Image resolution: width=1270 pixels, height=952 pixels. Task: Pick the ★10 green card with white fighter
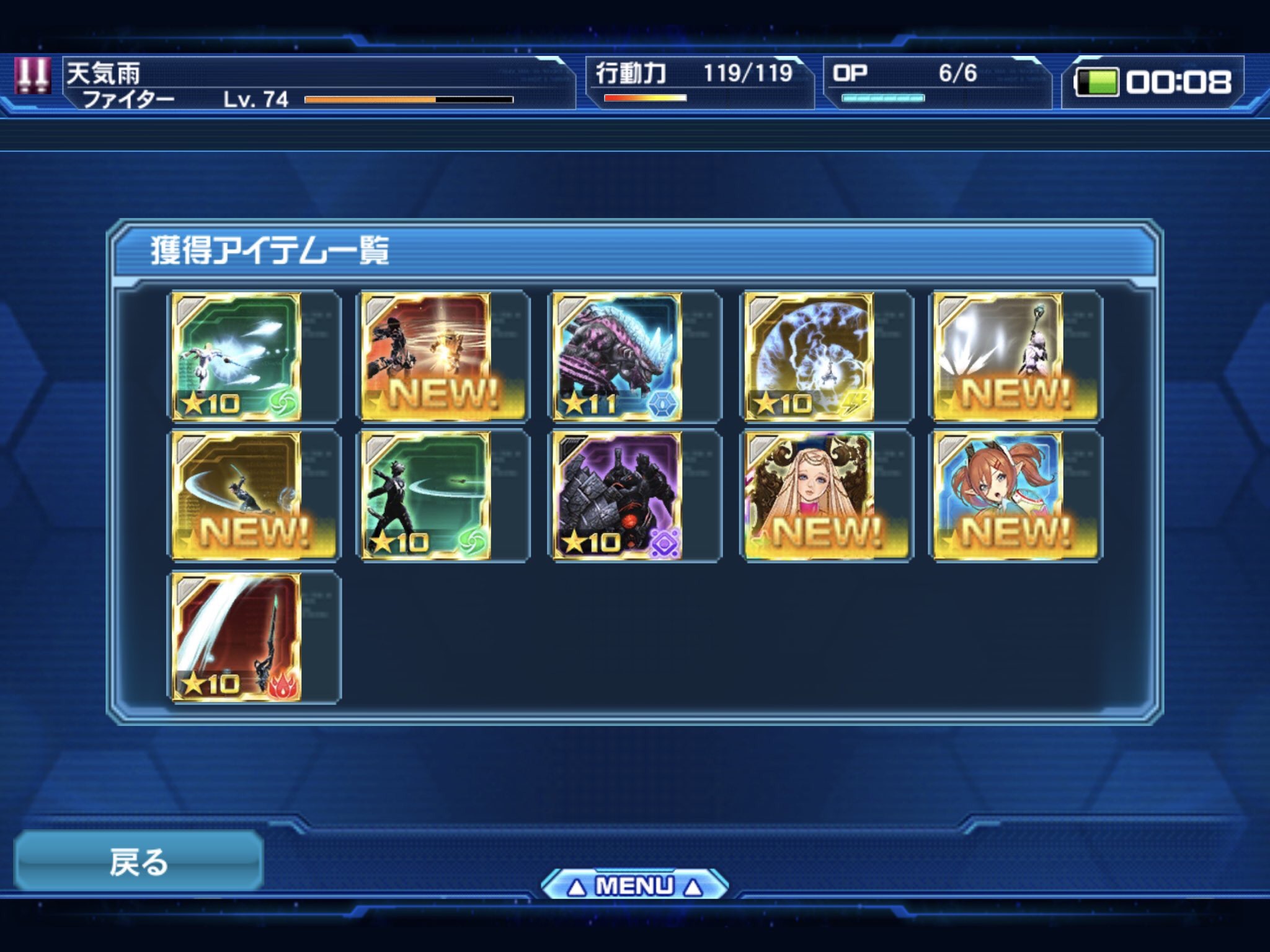pyautogui.click(x=236, y=357)
